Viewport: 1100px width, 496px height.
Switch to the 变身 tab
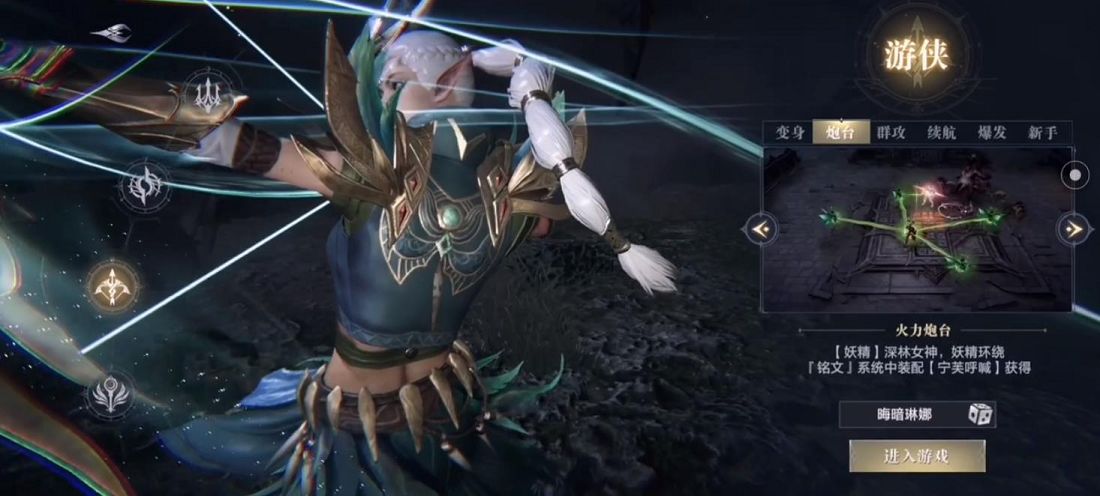click(x=790, y=133)
